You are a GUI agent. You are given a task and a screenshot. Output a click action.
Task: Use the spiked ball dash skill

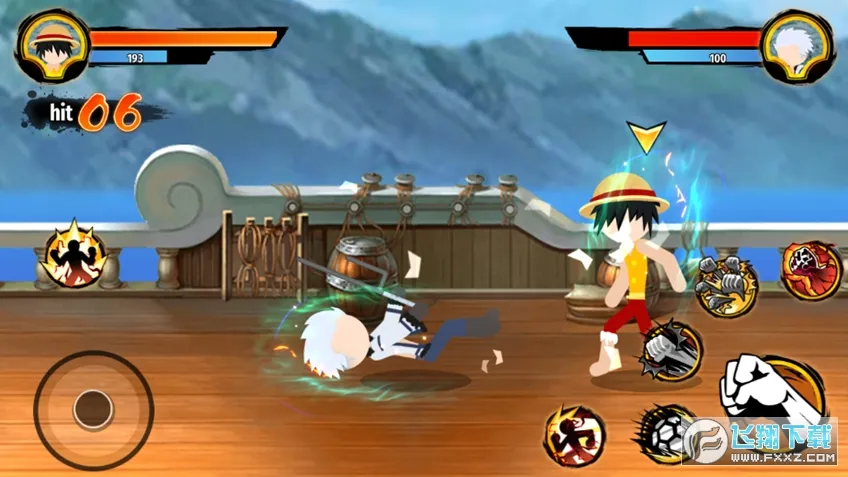pos(664,433)
